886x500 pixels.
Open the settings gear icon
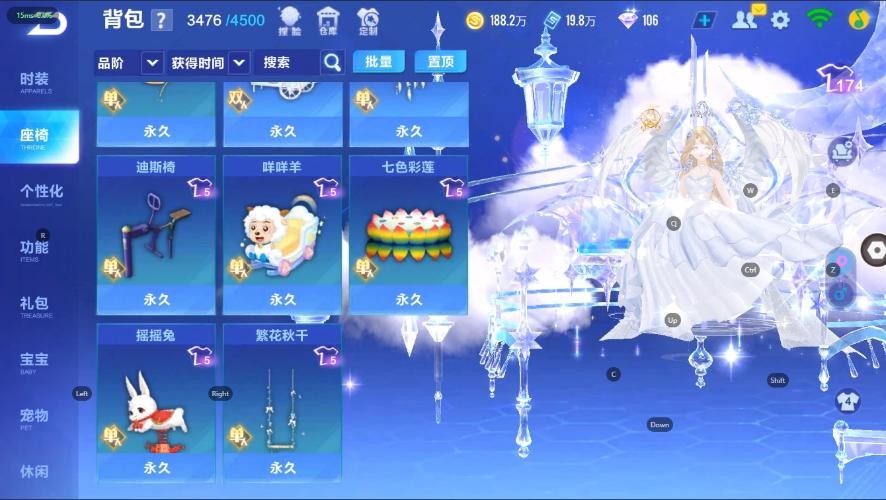[780, 19]
